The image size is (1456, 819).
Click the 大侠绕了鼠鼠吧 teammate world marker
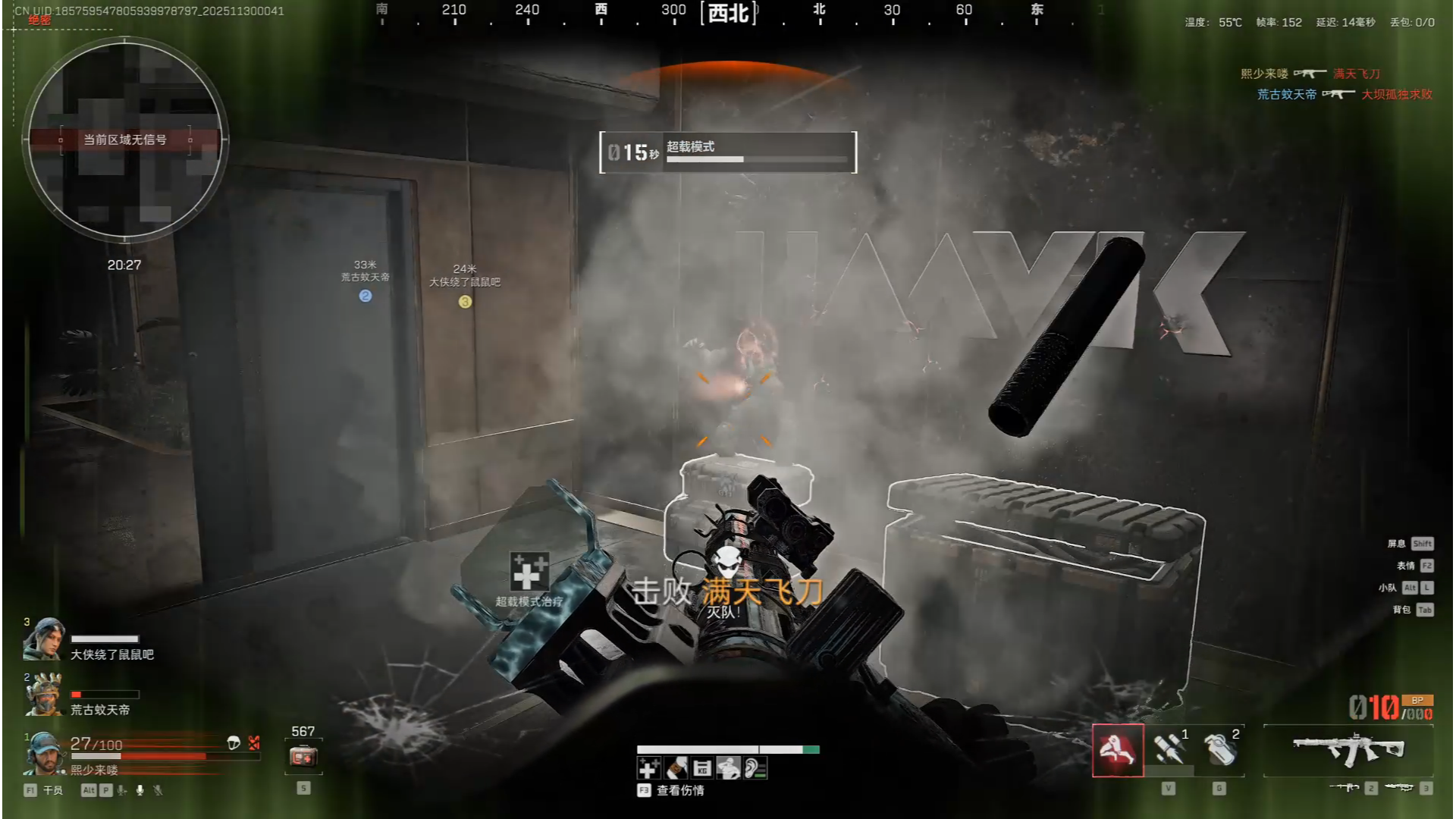(x=465, y=302)
